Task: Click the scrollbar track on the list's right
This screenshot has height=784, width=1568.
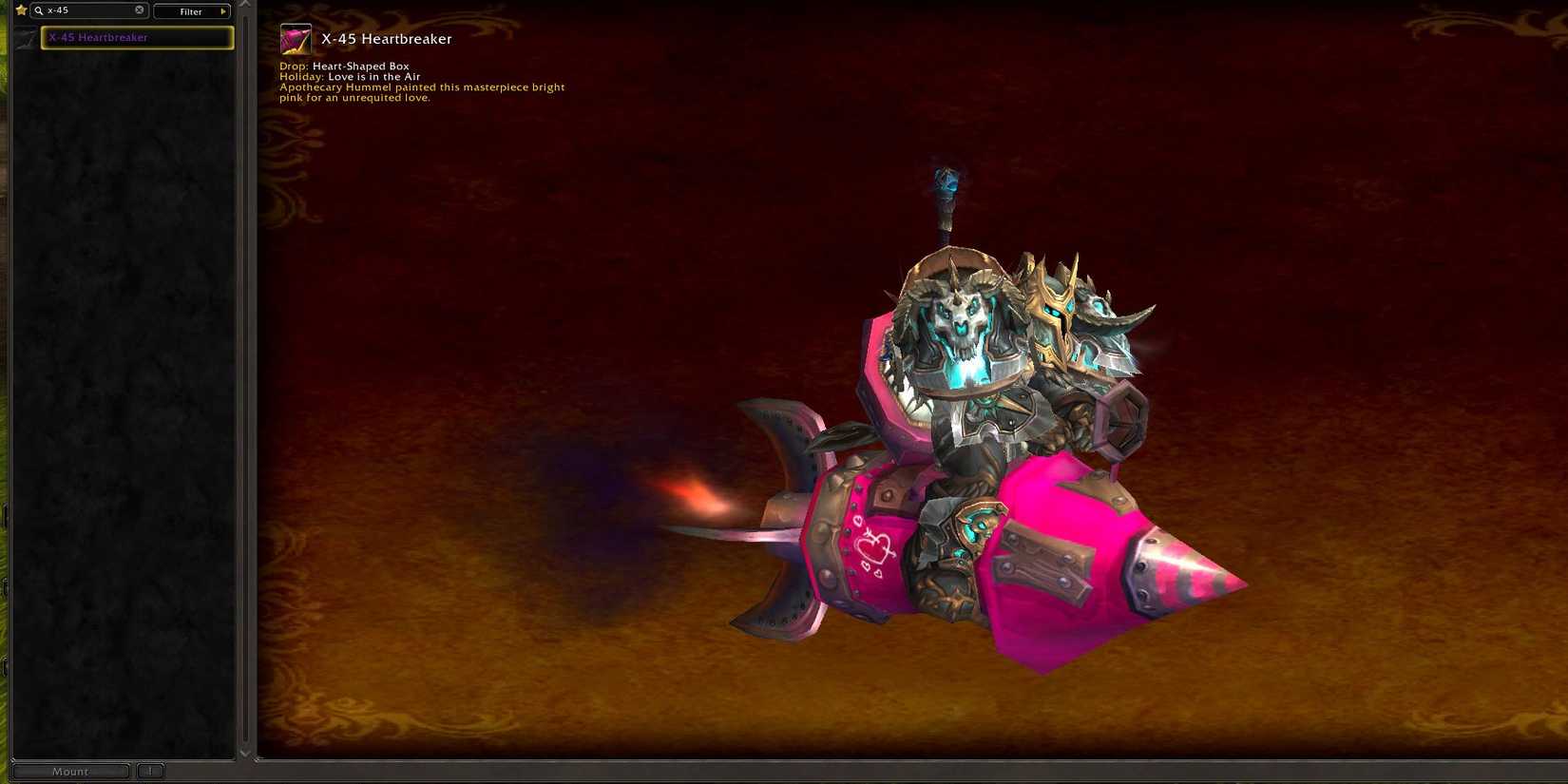Action: tap(245, 380)
